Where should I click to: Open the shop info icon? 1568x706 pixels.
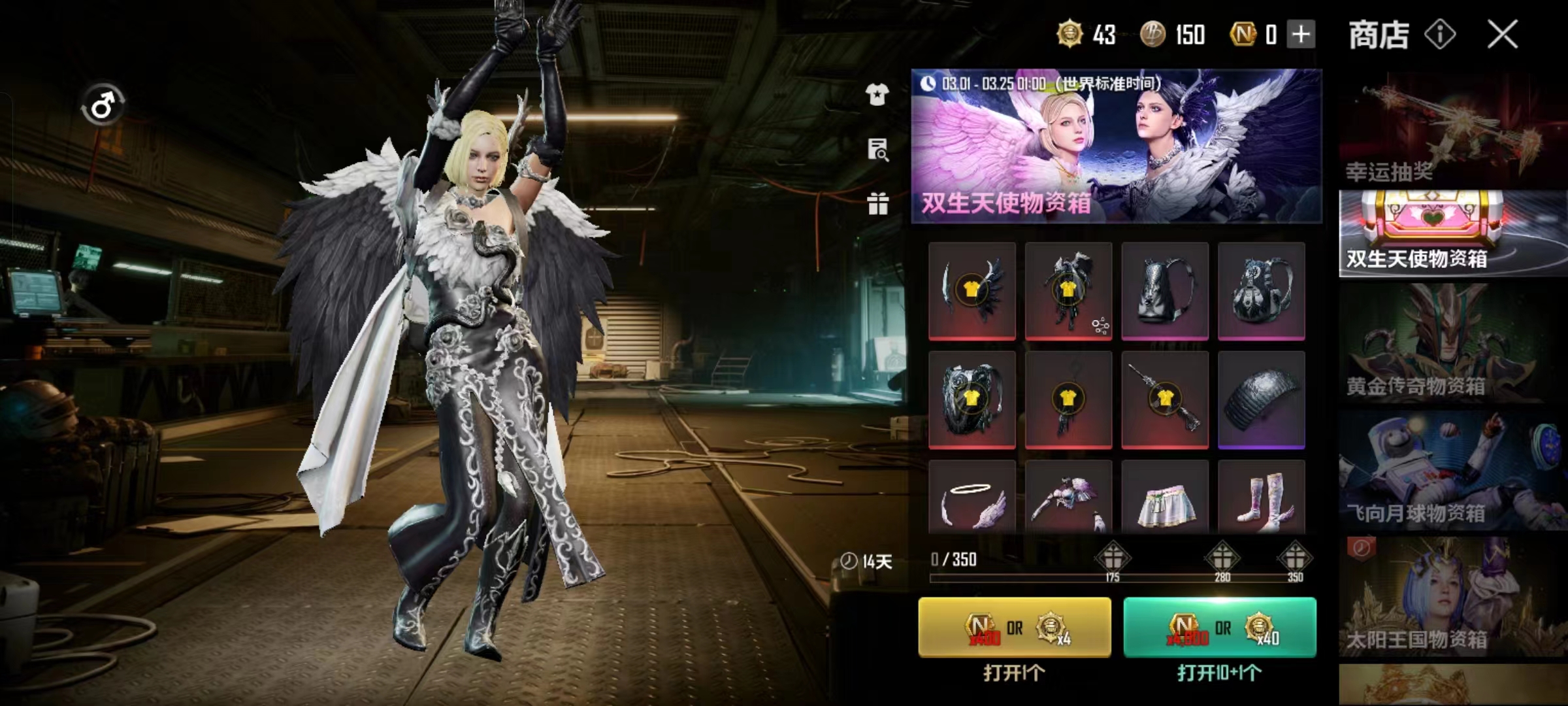[1440, 34]
